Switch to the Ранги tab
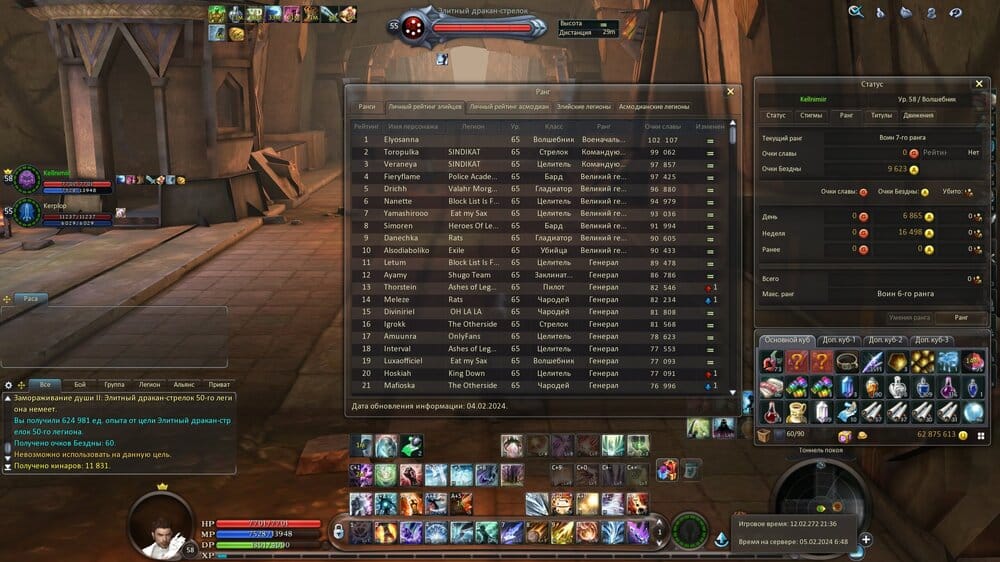This screenshot has height=562, width=1000. coord(367,107)
